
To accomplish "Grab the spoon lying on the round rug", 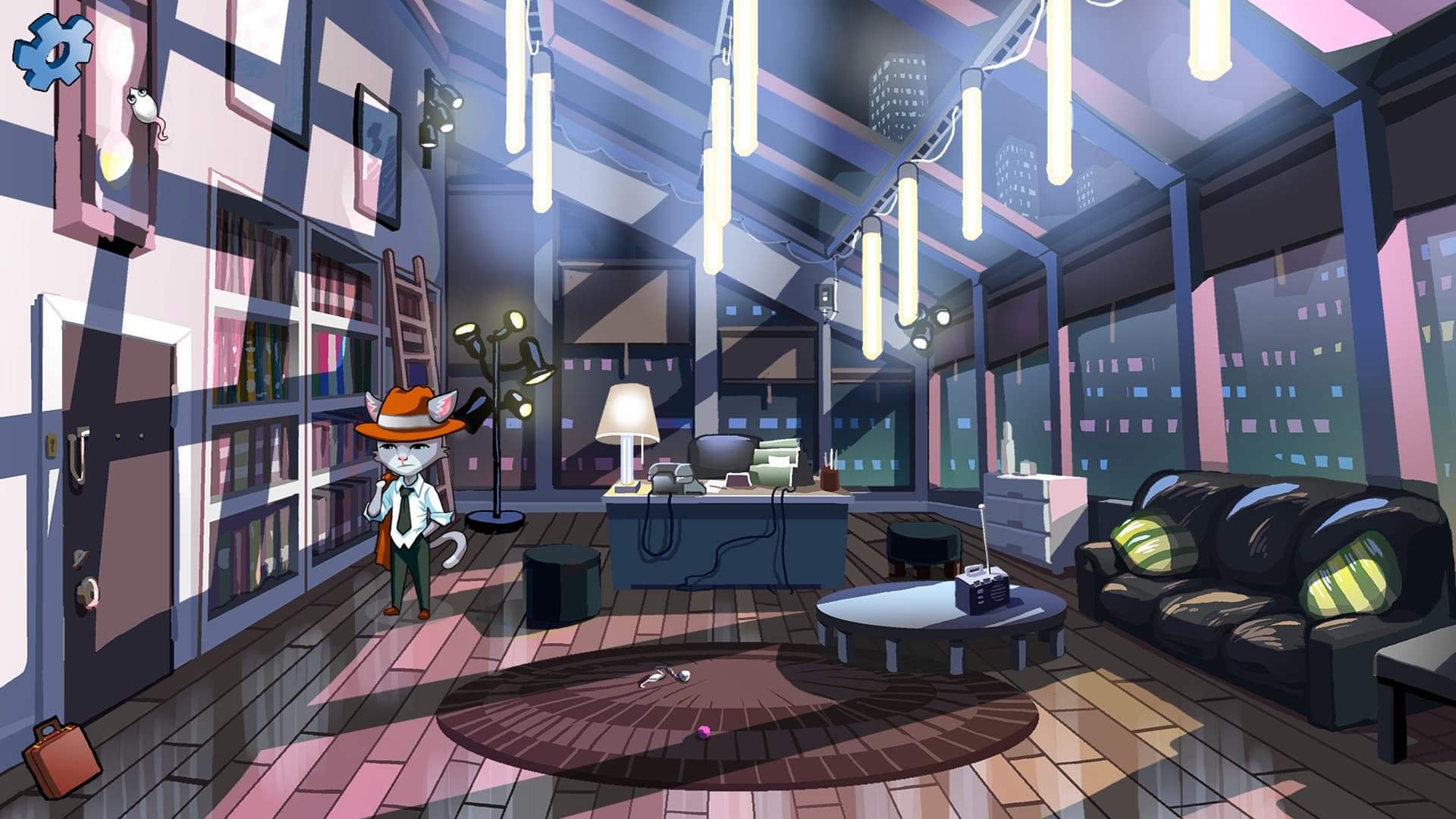I will point(667,673).
